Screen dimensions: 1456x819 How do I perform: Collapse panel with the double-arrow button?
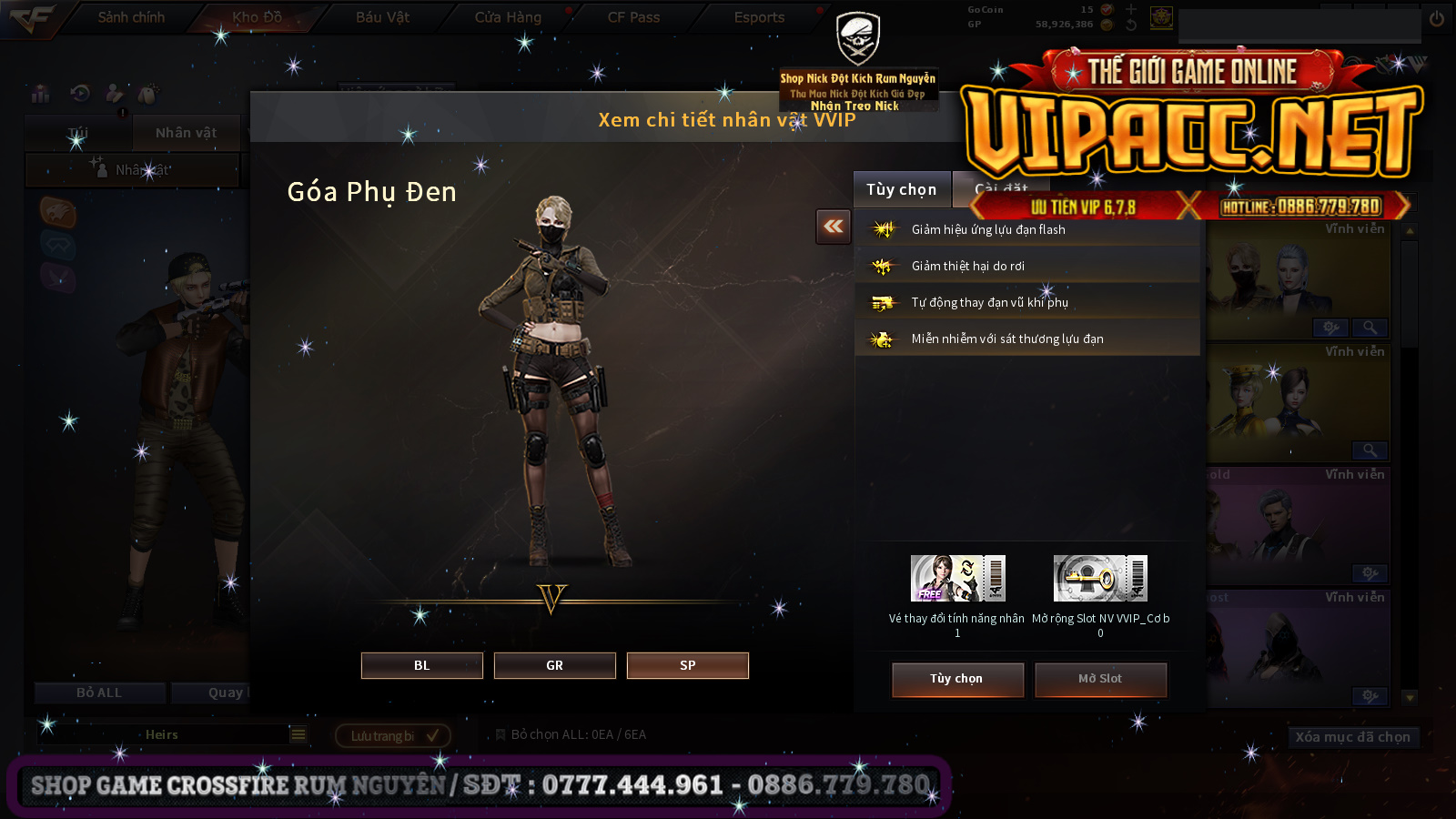(833, 227)
